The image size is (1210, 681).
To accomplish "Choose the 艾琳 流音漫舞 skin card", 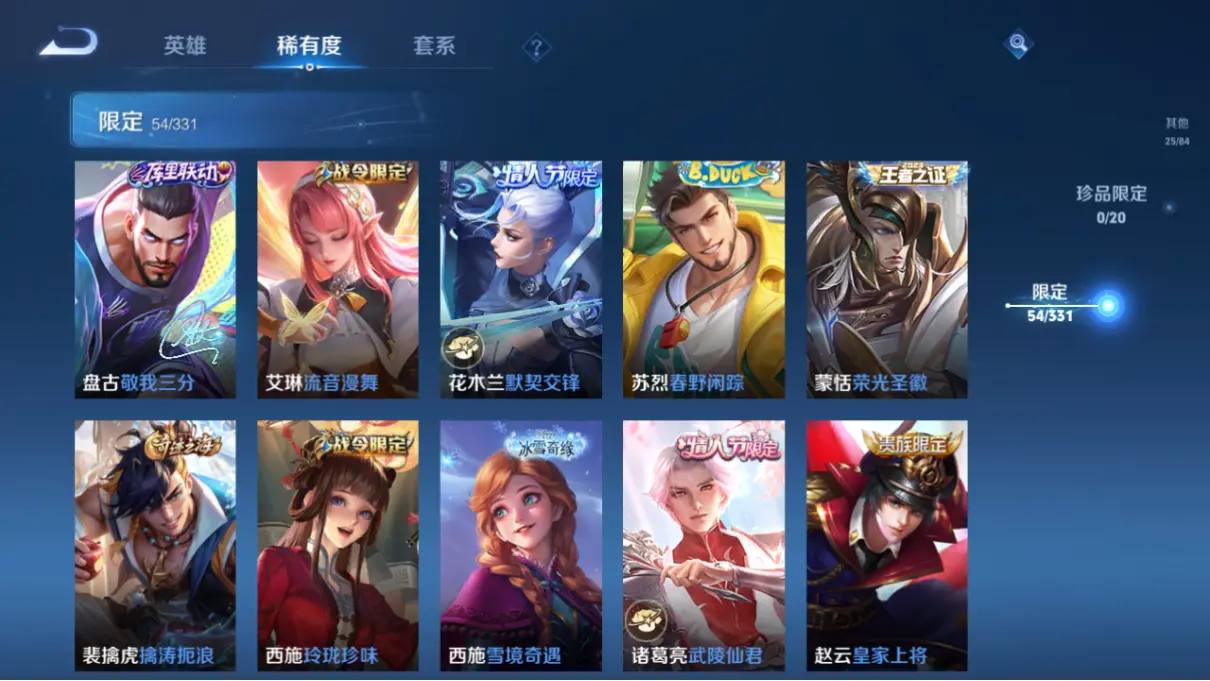I will tap(338, 279).
